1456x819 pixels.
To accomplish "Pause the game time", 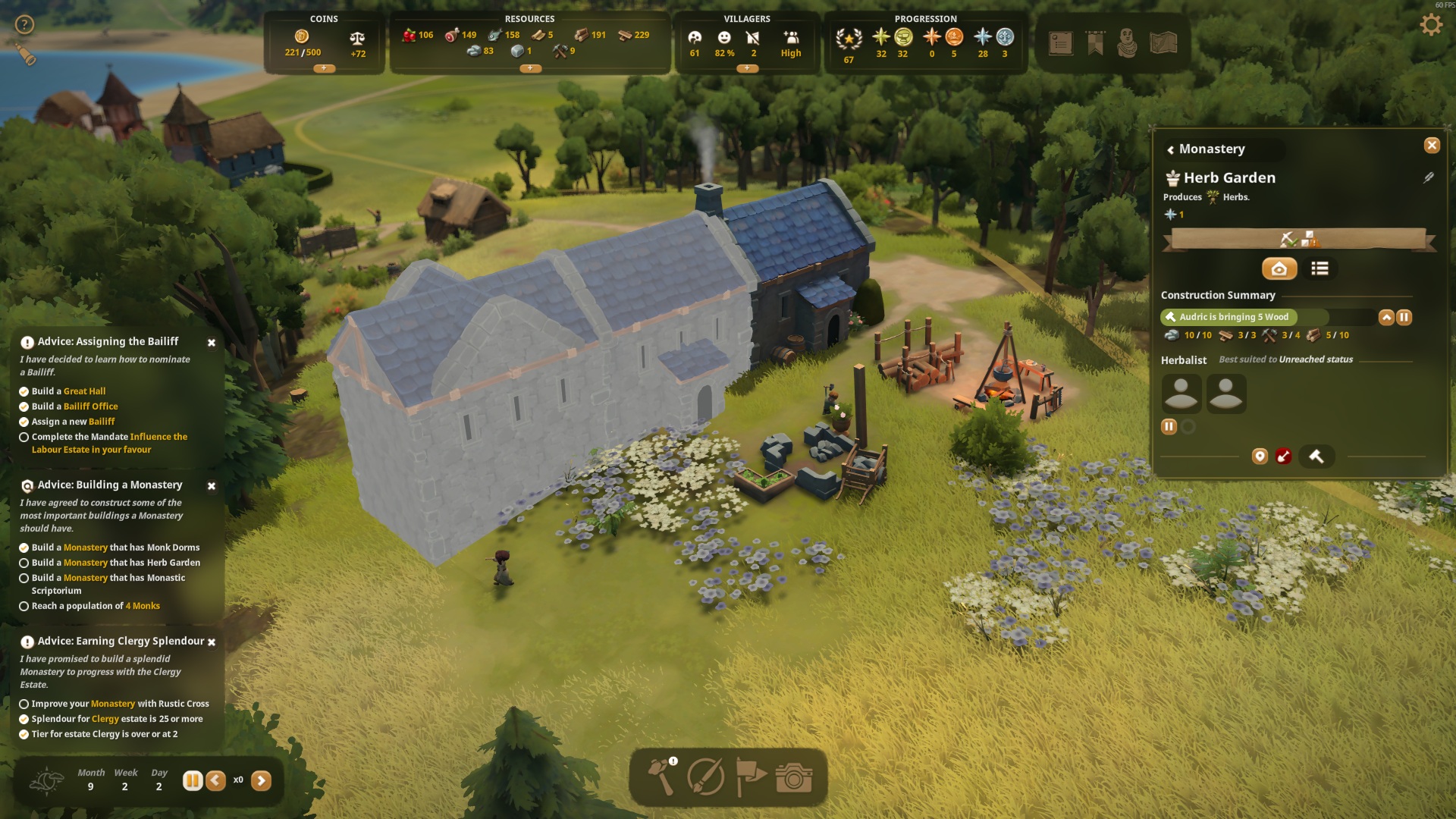I will [x=193, y=780].
